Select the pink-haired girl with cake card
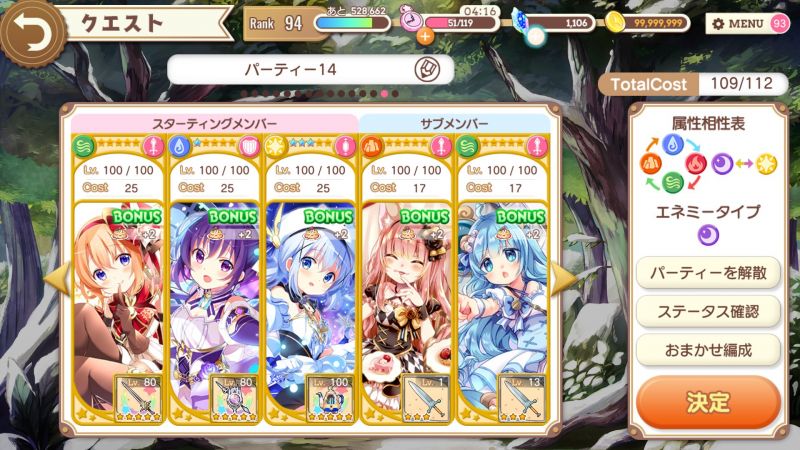The width and height of the screenshot is (800, 450). pos(406,290)
